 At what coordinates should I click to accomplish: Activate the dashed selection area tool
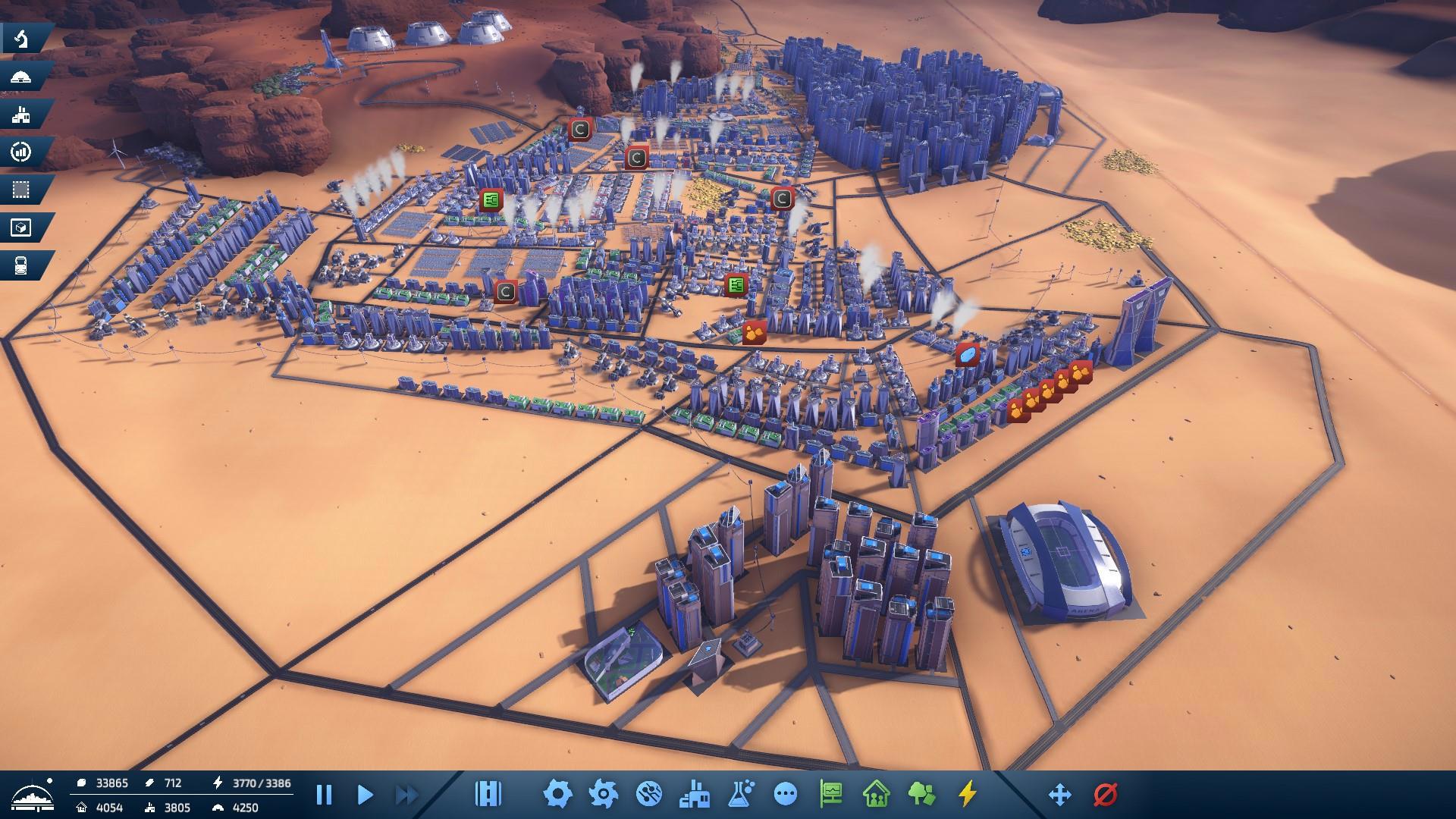[x=22, y=190]
